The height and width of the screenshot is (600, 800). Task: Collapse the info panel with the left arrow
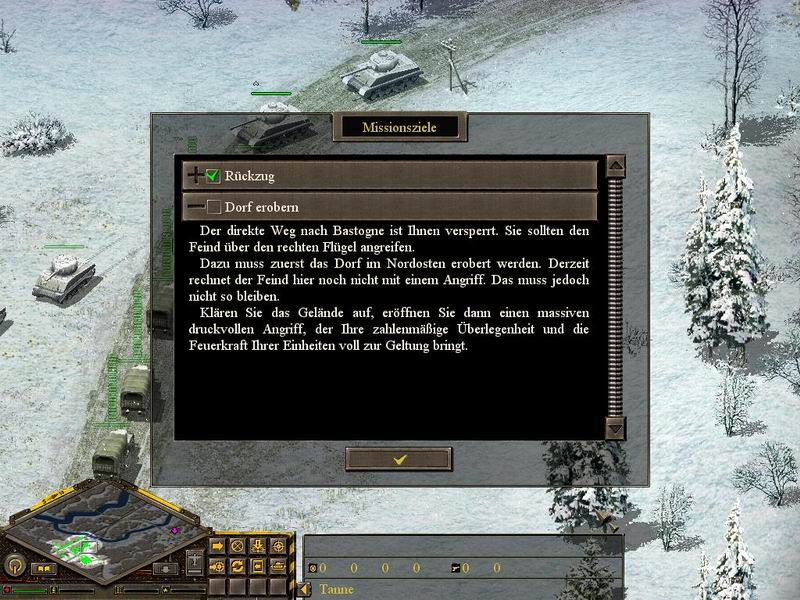pos(304,589)
